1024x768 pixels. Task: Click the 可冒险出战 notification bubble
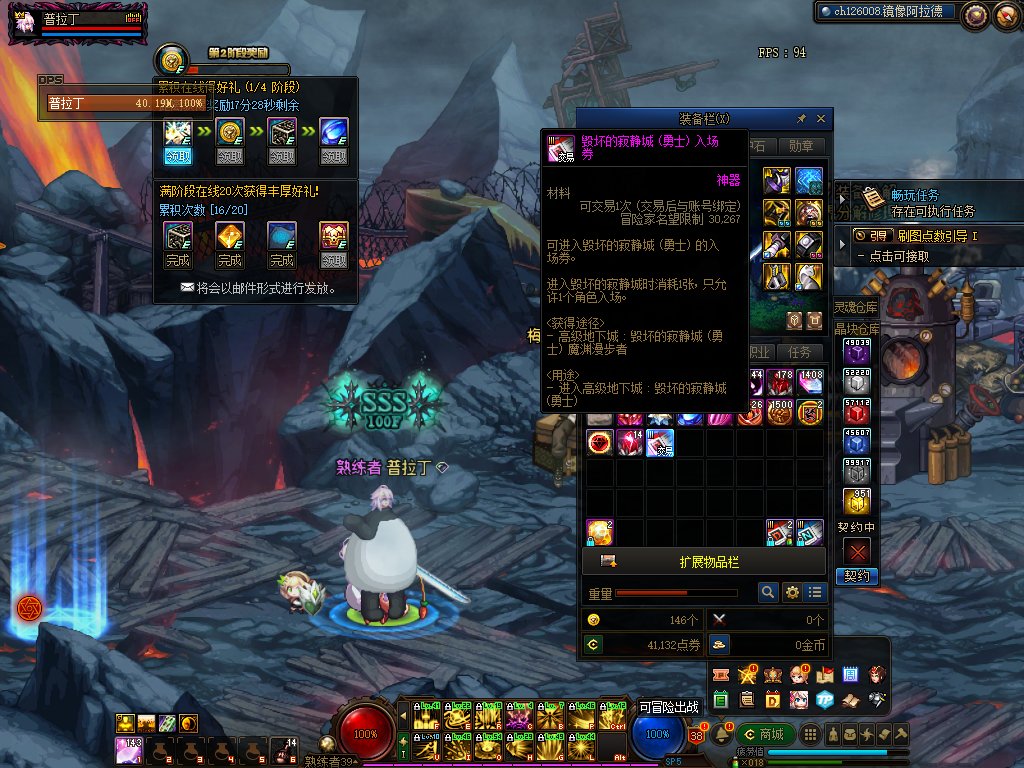pos(670,707)
